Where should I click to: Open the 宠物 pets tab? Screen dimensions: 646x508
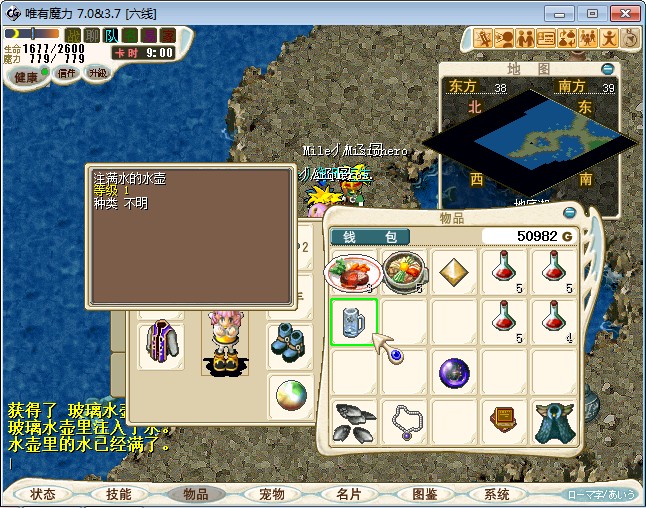pos(272,494)
